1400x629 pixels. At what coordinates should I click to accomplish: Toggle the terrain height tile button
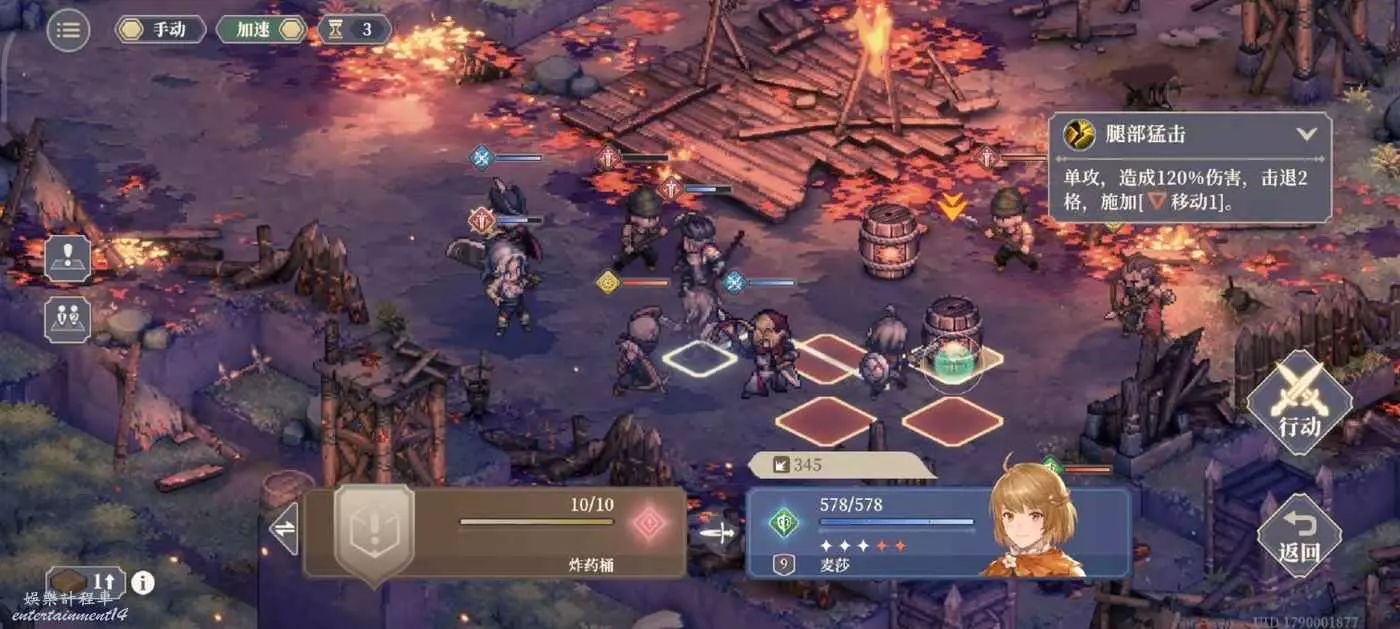[84, 582]
